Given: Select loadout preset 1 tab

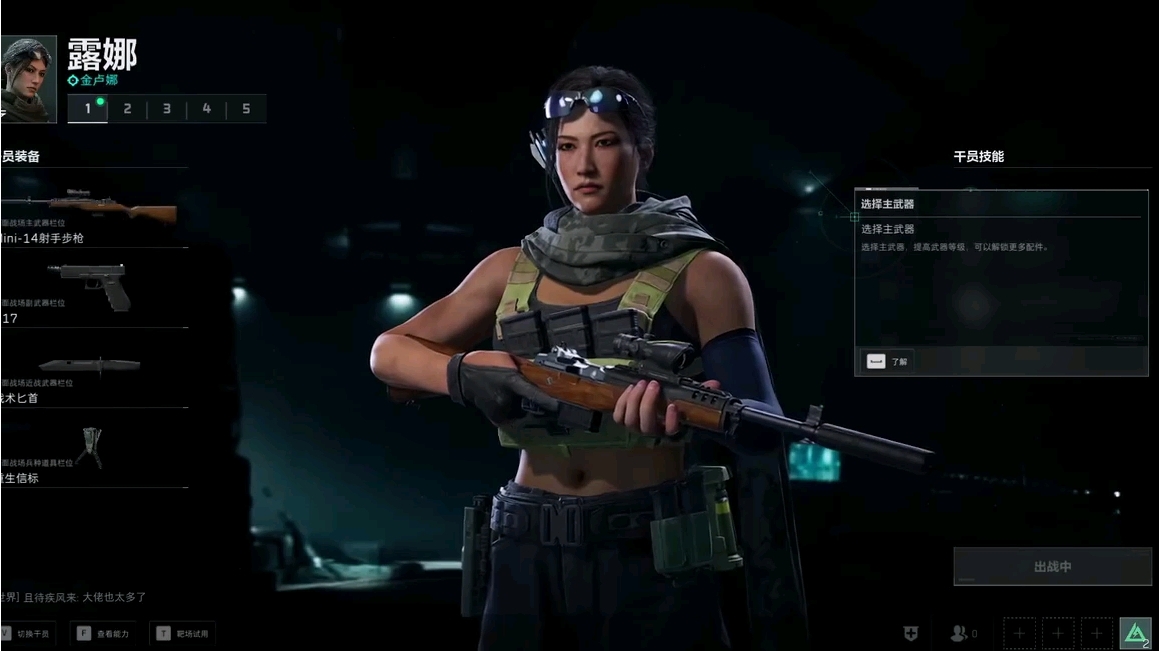Looking at the screenshot, I should pos(88,109).
